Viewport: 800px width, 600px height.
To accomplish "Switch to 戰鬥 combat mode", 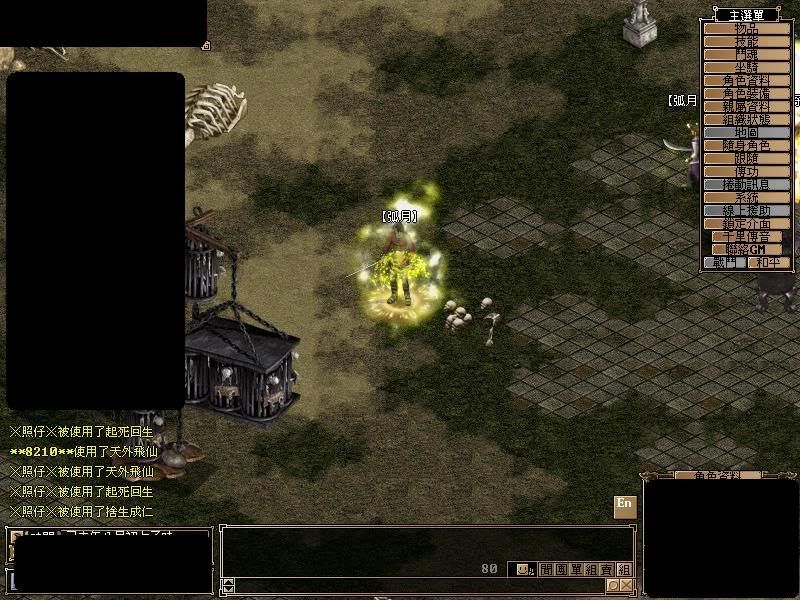I will [725, 263].
